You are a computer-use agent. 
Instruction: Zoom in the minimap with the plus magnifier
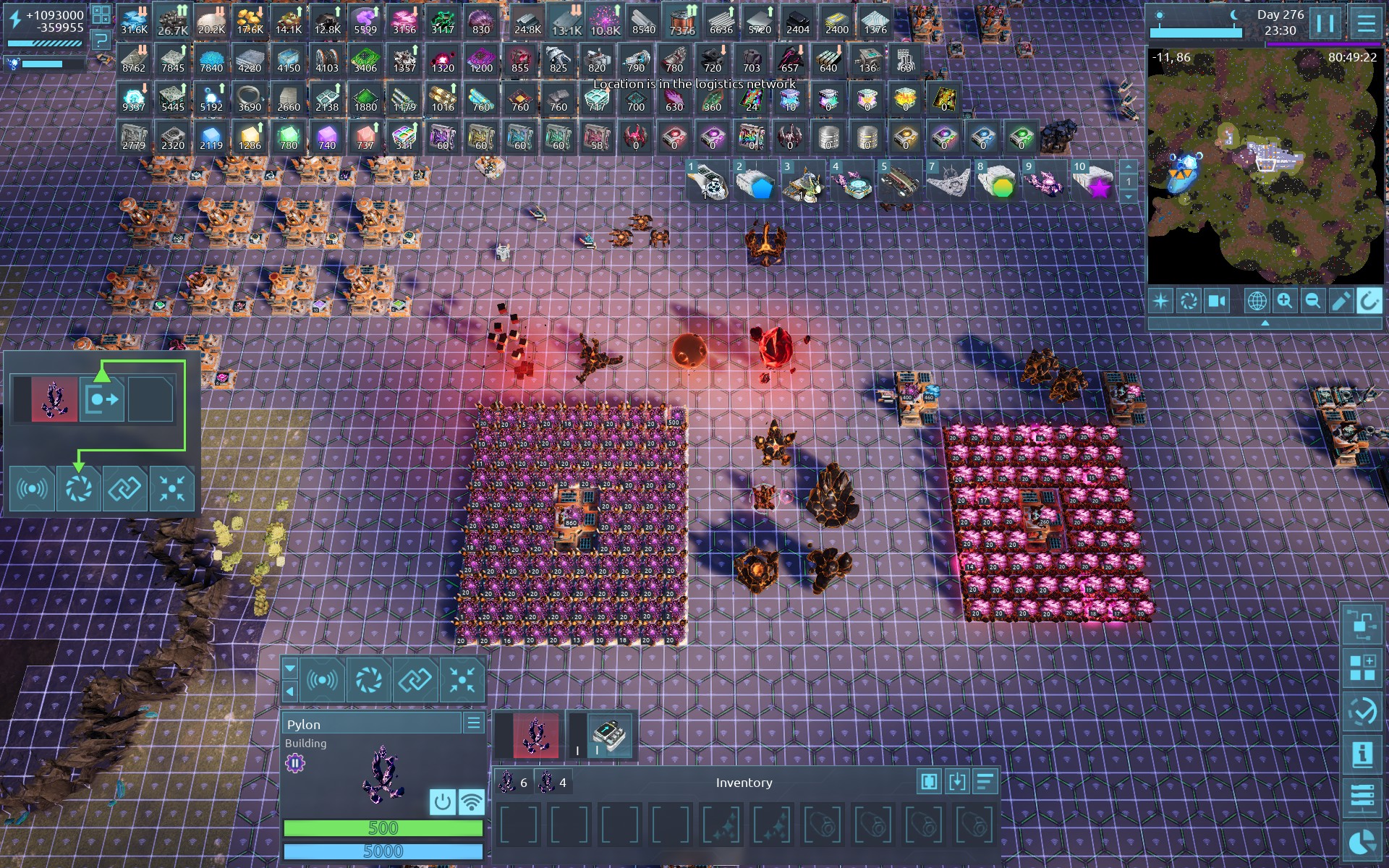(1285, 301)
